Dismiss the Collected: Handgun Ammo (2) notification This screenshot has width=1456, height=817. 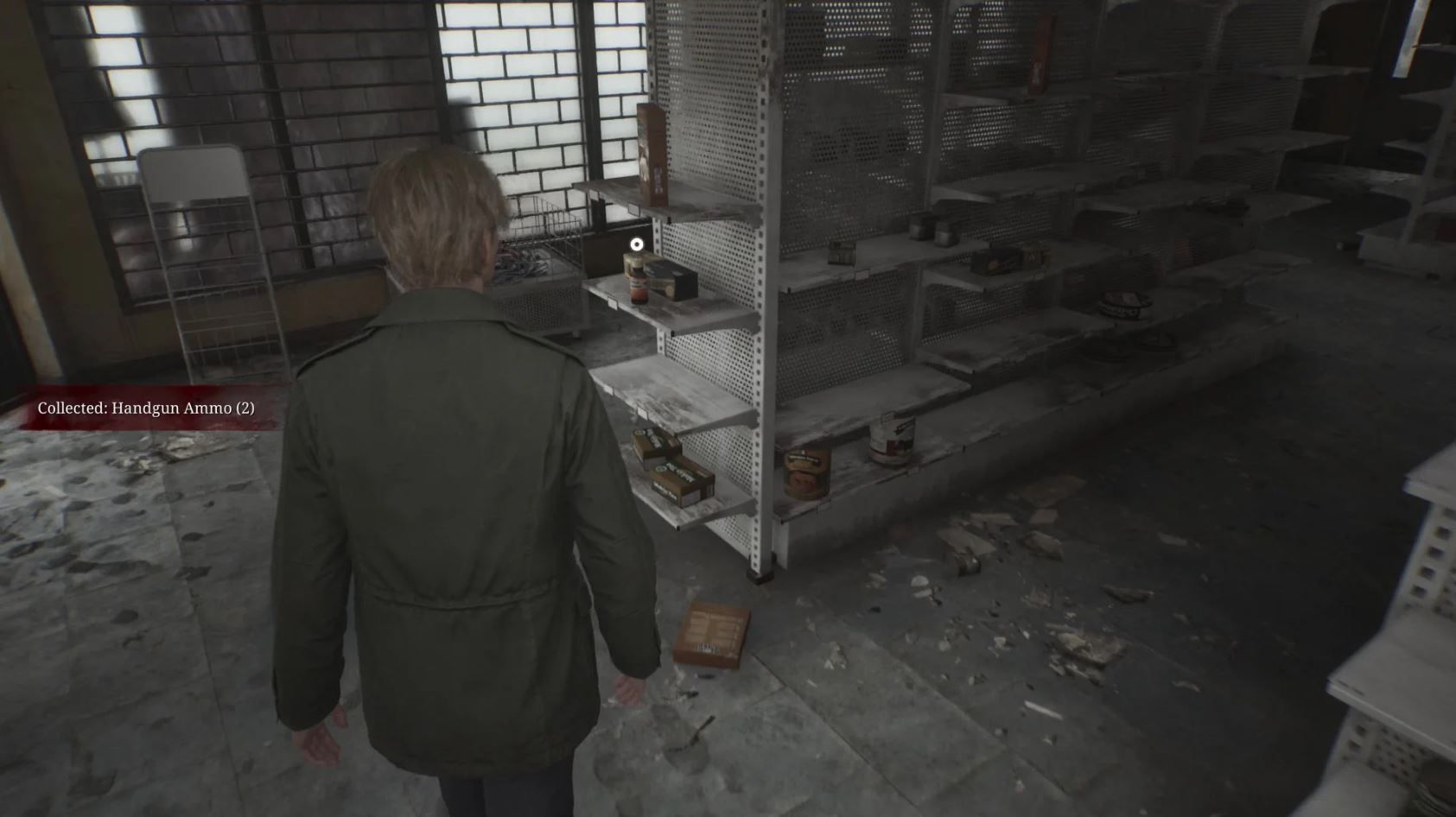(x=147, y=409)
